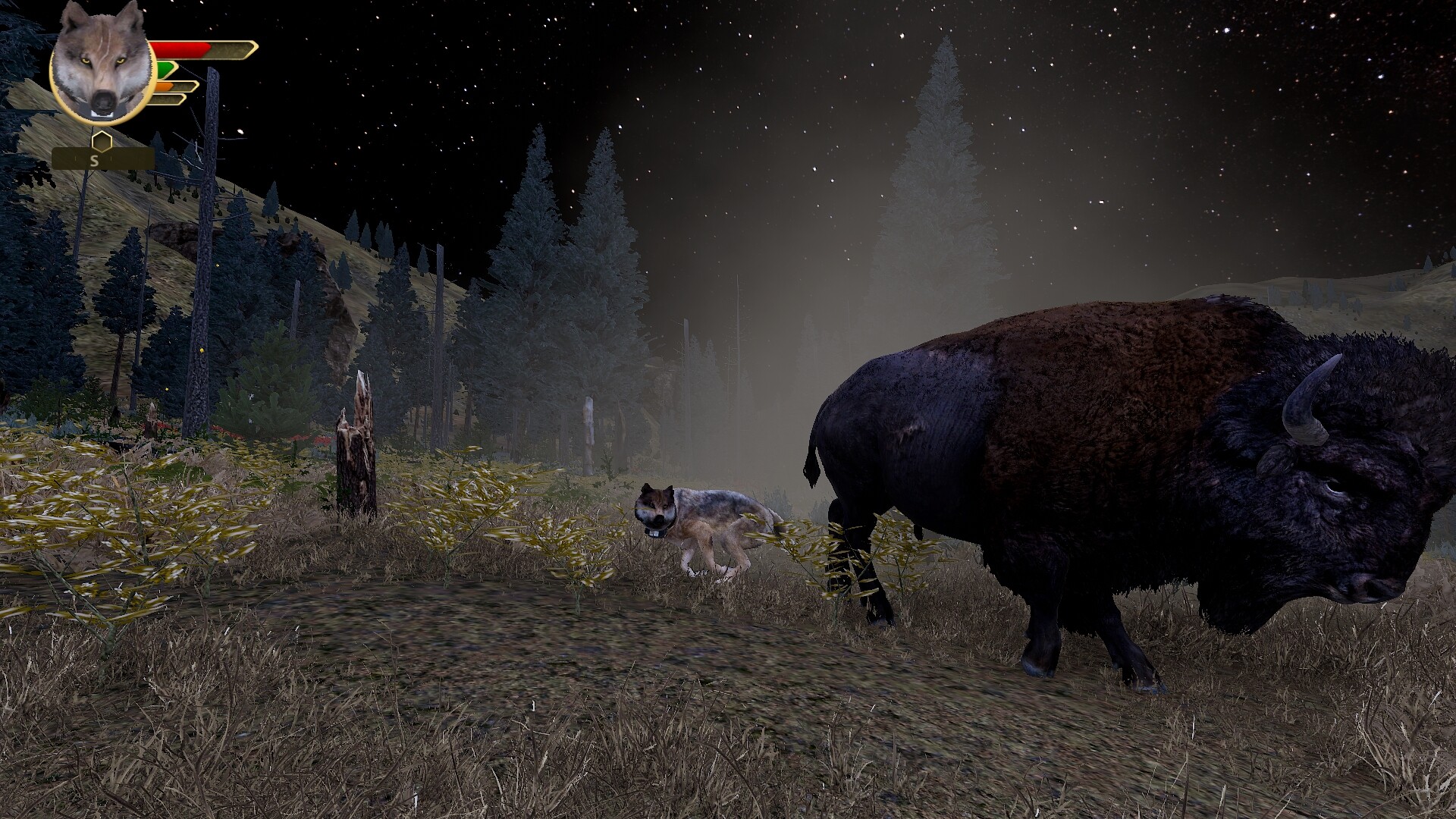
Task: Click the hexagon marker above the compass
Action: tap(102, 141)
